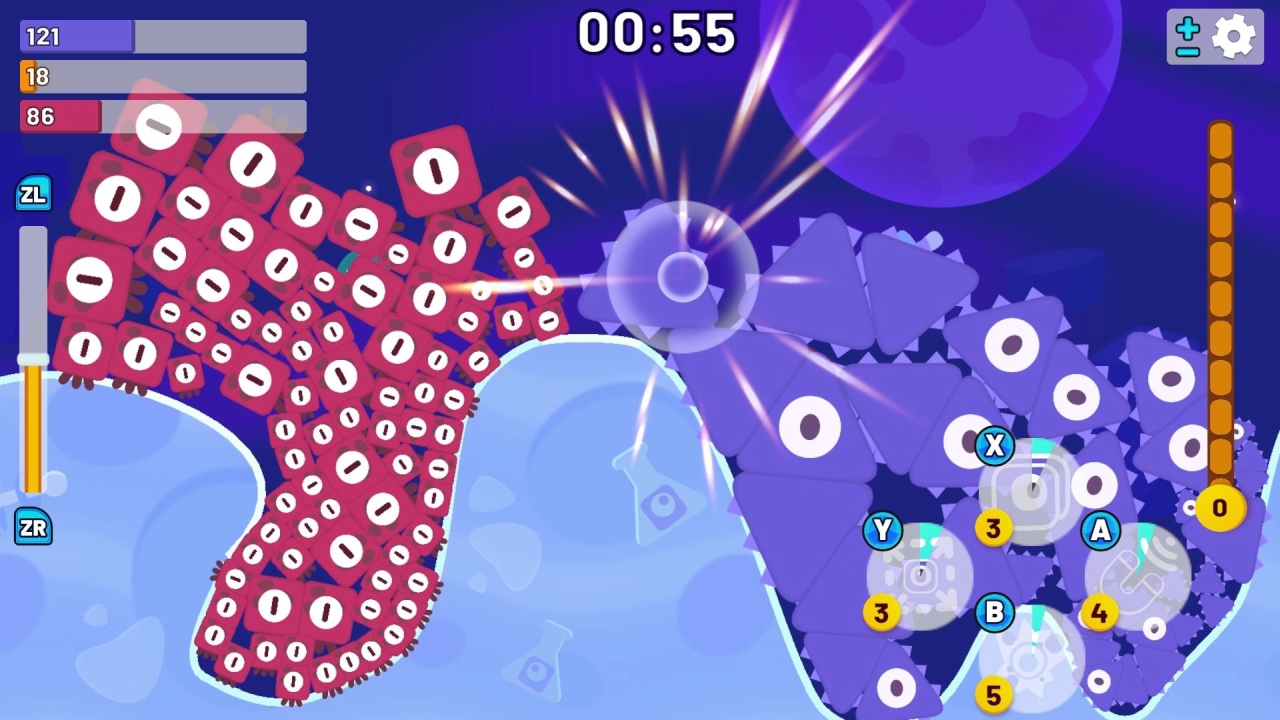Select the cost badge showing 3 under the Y ability
The height and width of the screenshot is (720, 1280).
[x=883, y=613]
